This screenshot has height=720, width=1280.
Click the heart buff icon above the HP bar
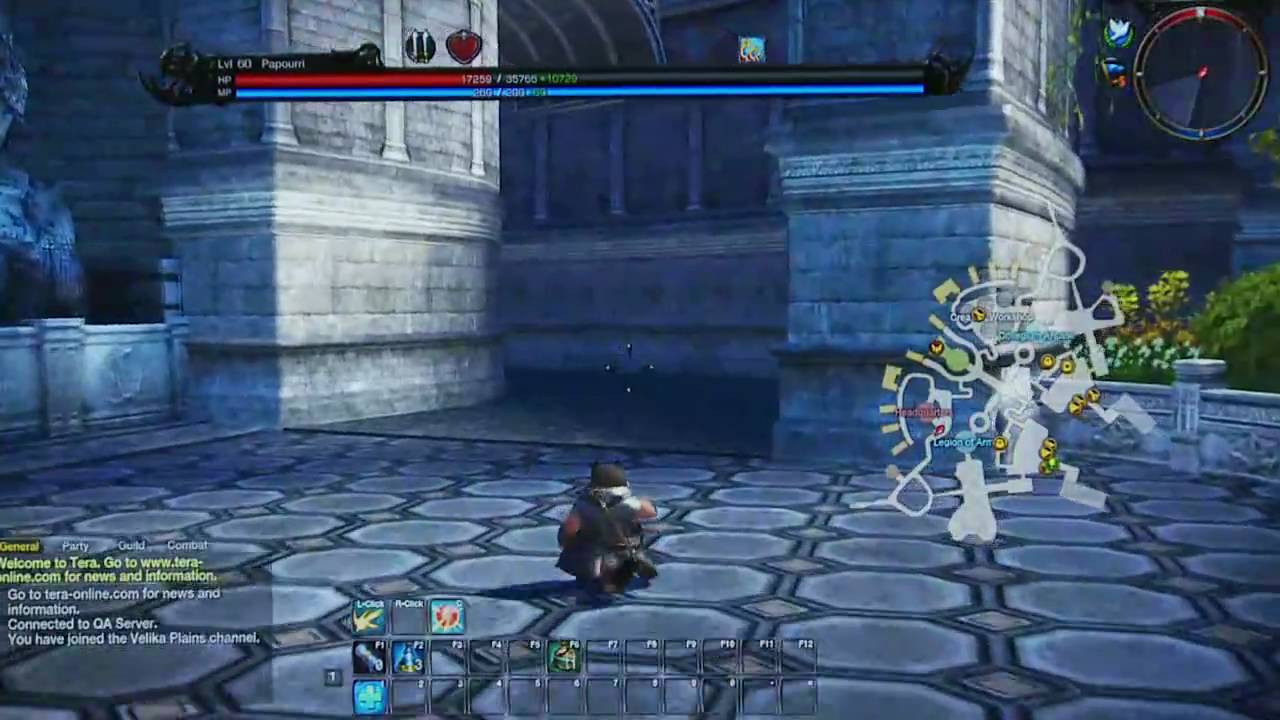coord(461,44)
